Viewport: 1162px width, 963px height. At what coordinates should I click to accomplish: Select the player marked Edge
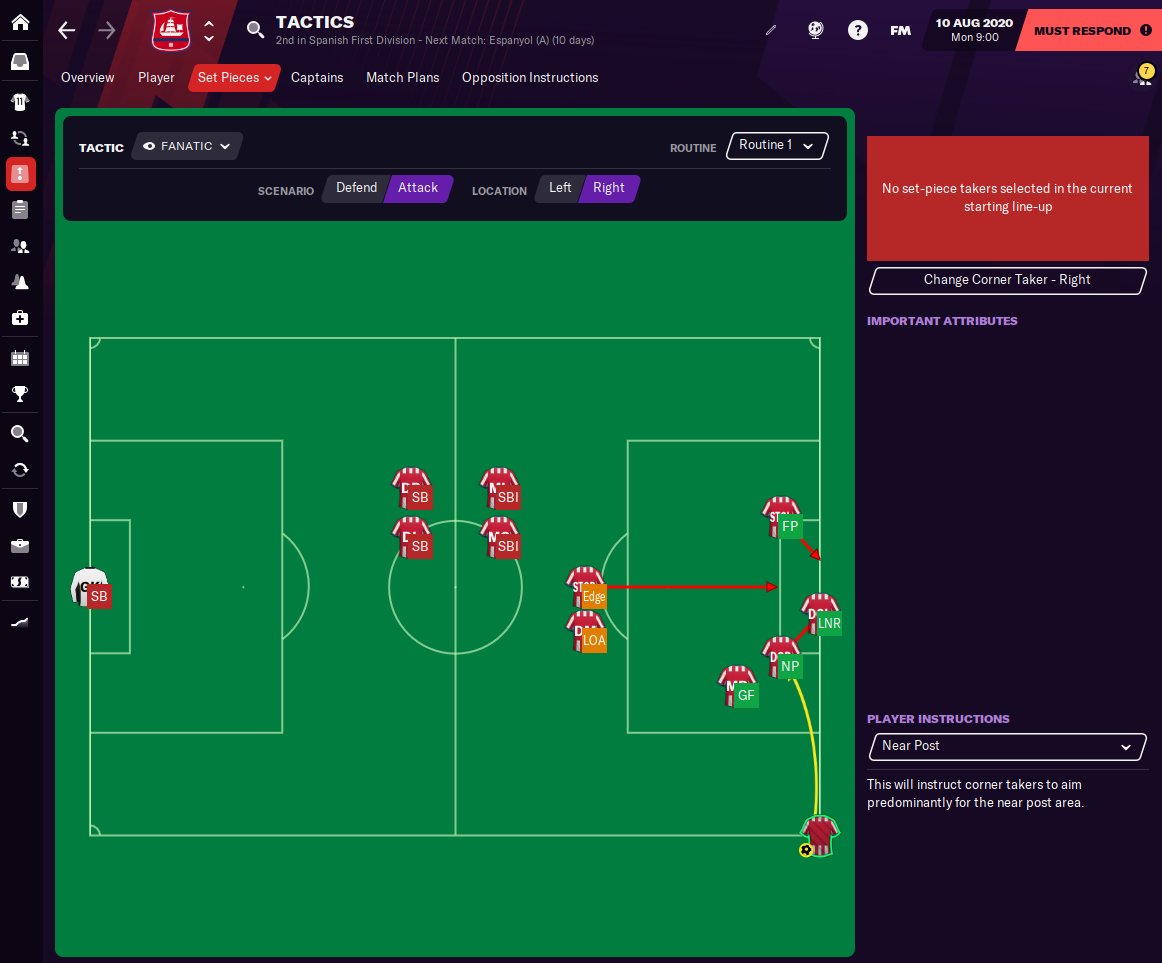[587, 590]
